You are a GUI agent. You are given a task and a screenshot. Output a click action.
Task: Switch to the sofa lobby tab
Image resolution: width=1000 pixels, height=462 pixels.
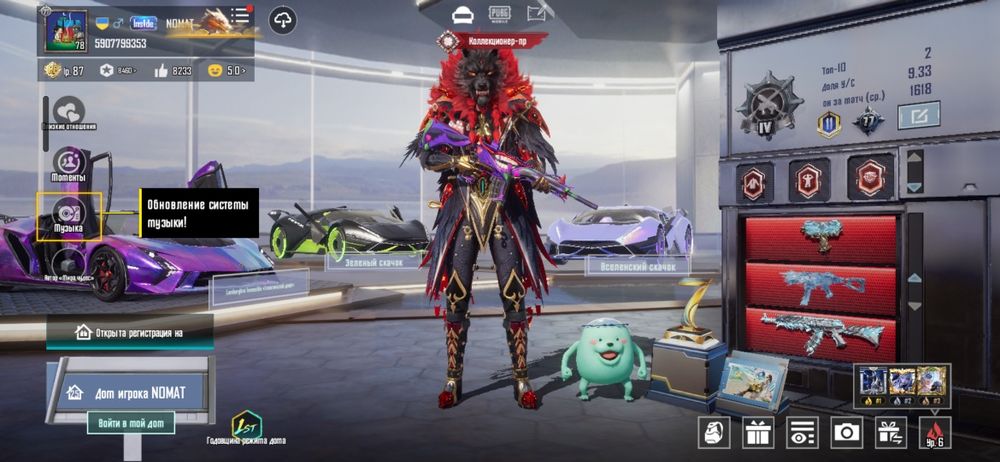click(x=462, y=14)
